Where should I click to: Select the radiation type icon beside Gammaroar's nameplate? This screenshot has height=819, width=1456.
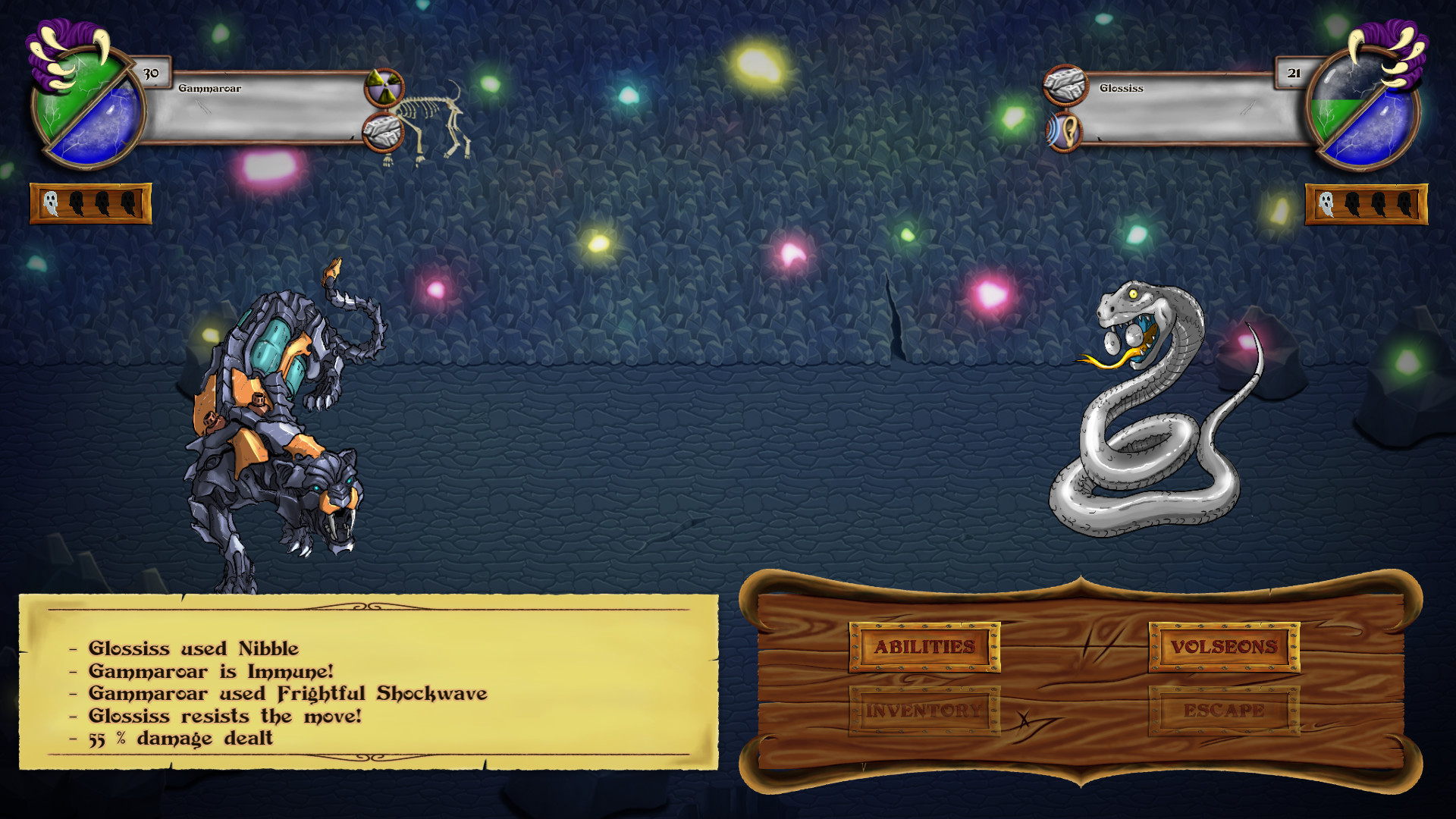coord(384,86)
